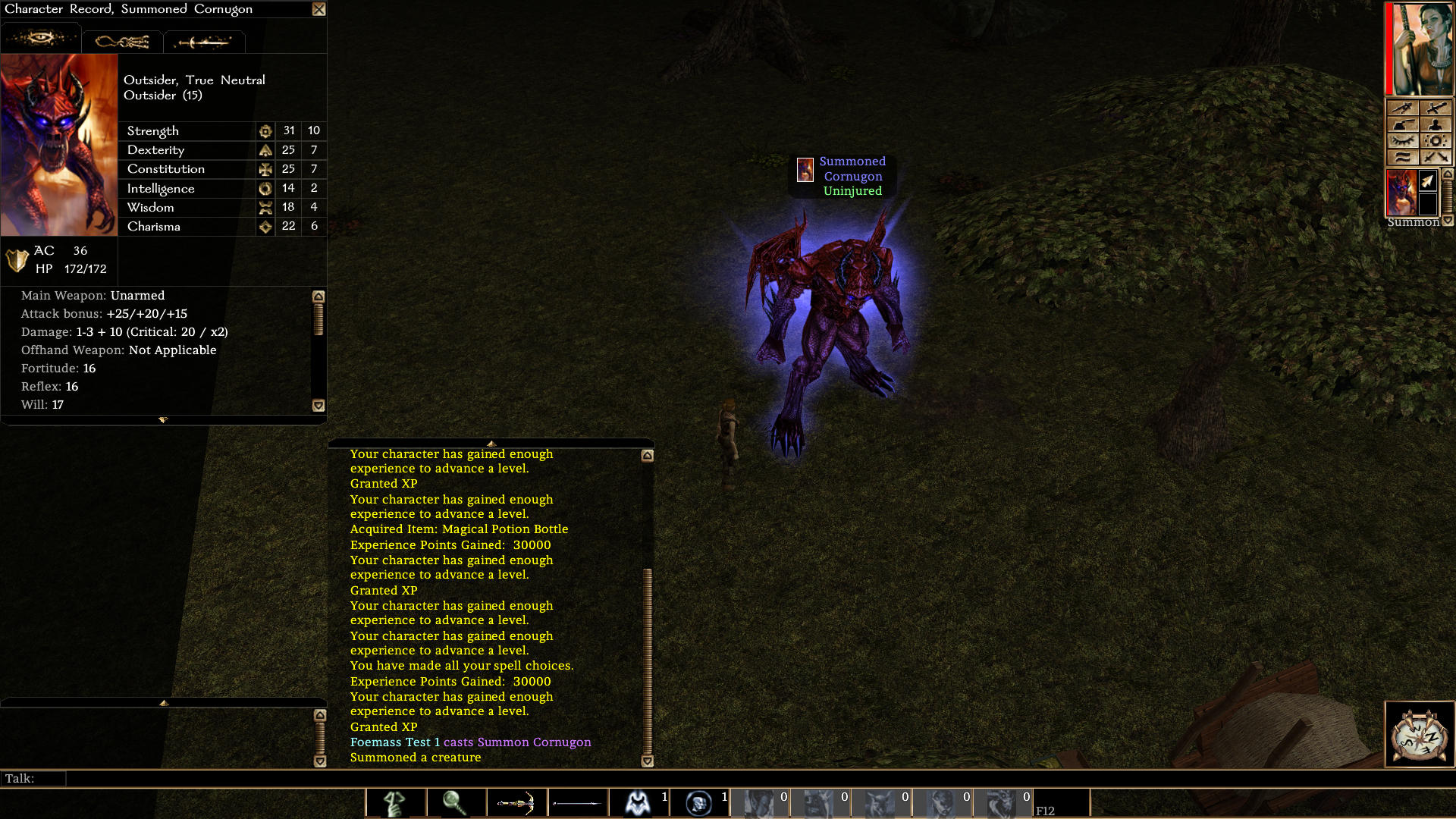Expand the arrow below the Character Record panel
Image resolution: width=1456 pixels, height=819 pixels.
(x=163, y=419)
